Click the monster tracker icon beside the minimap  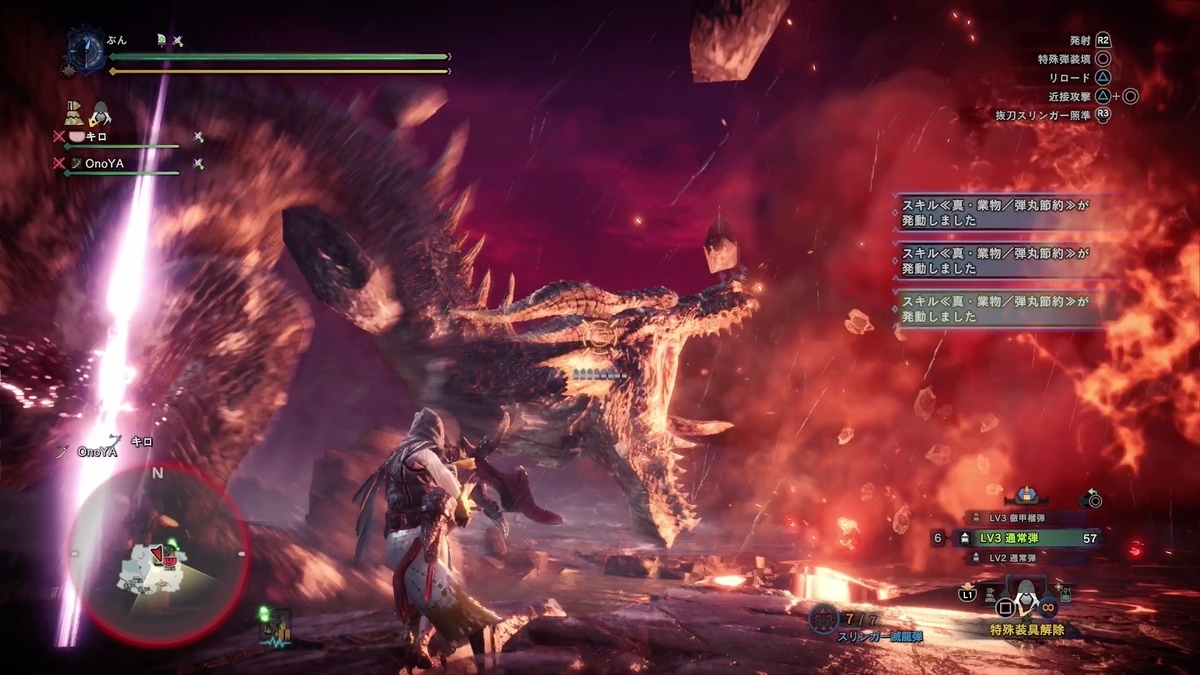(x=273, y=627)
